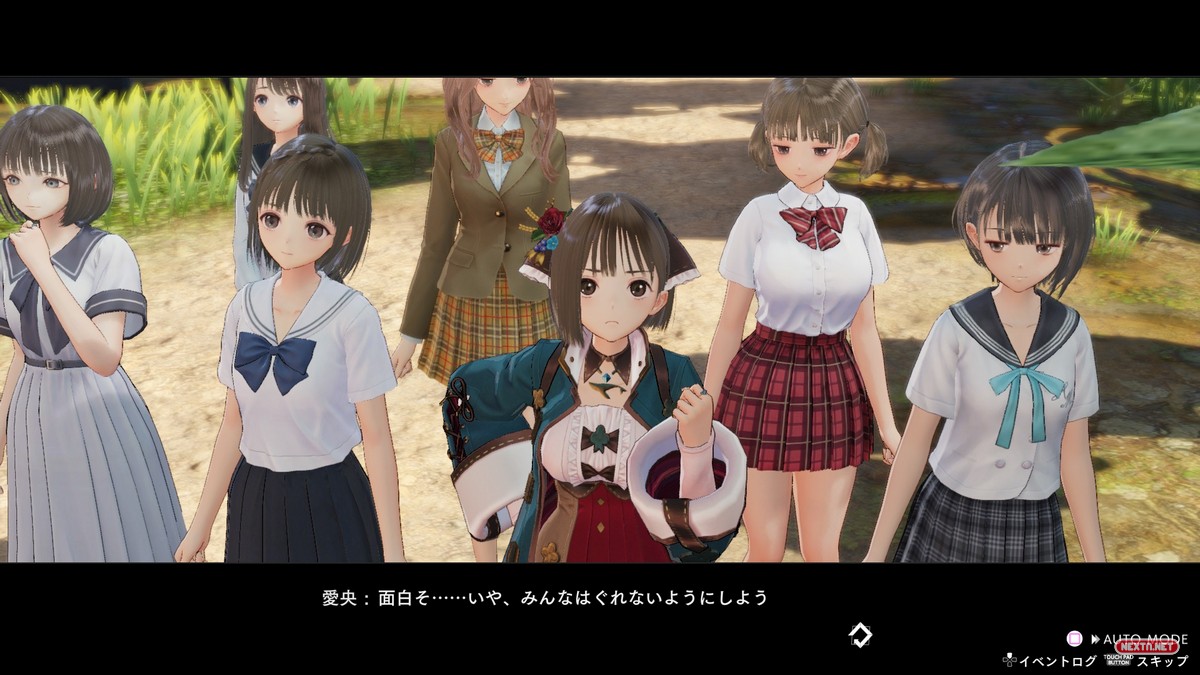Advance dialogue with the continue arrow indicator
This screenshot has height=675, width=1200.
pyautogui.click(x=859, y=634)
